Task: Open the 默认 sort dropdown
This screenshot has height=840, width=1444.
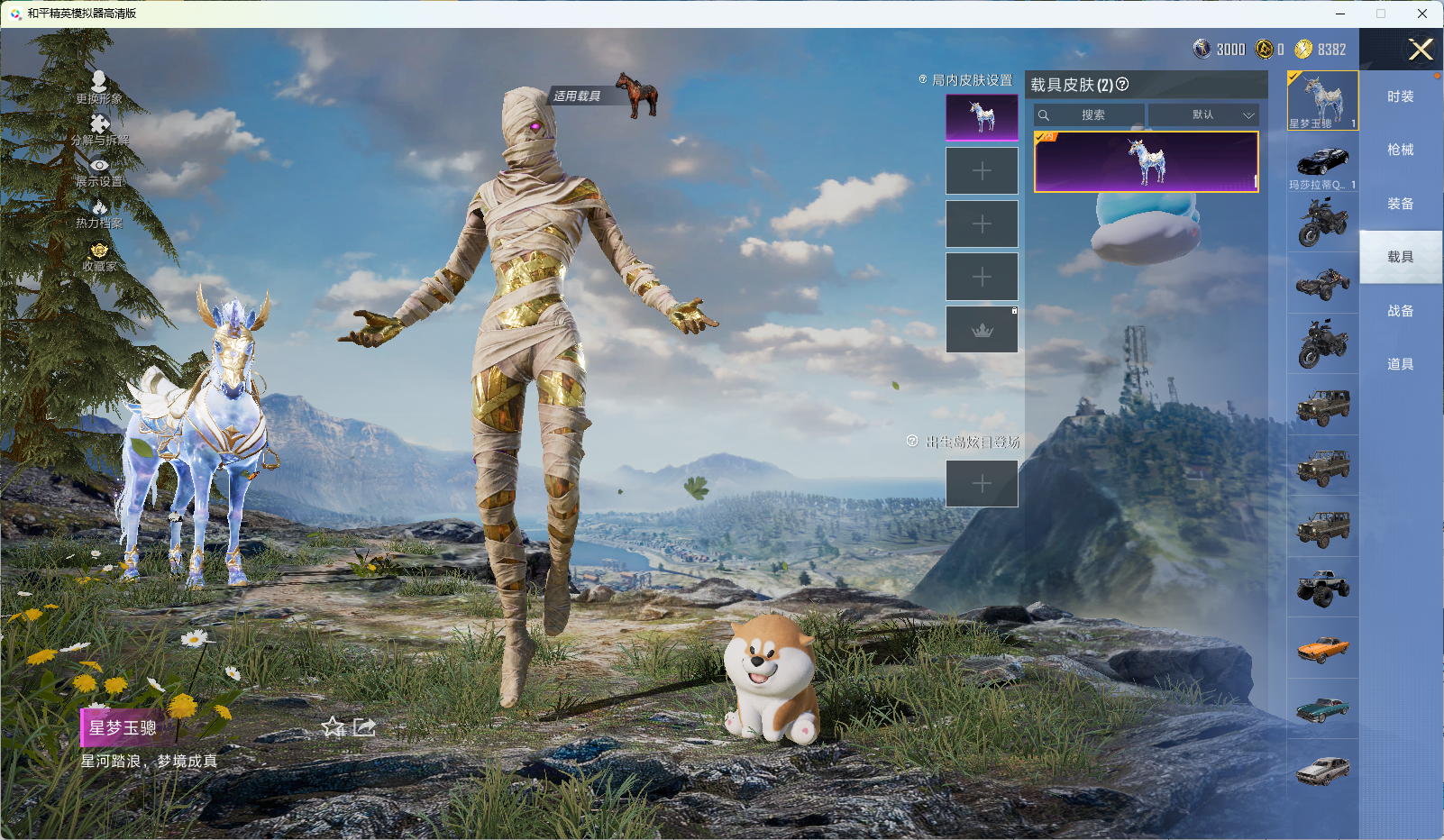Action: 1202,115
